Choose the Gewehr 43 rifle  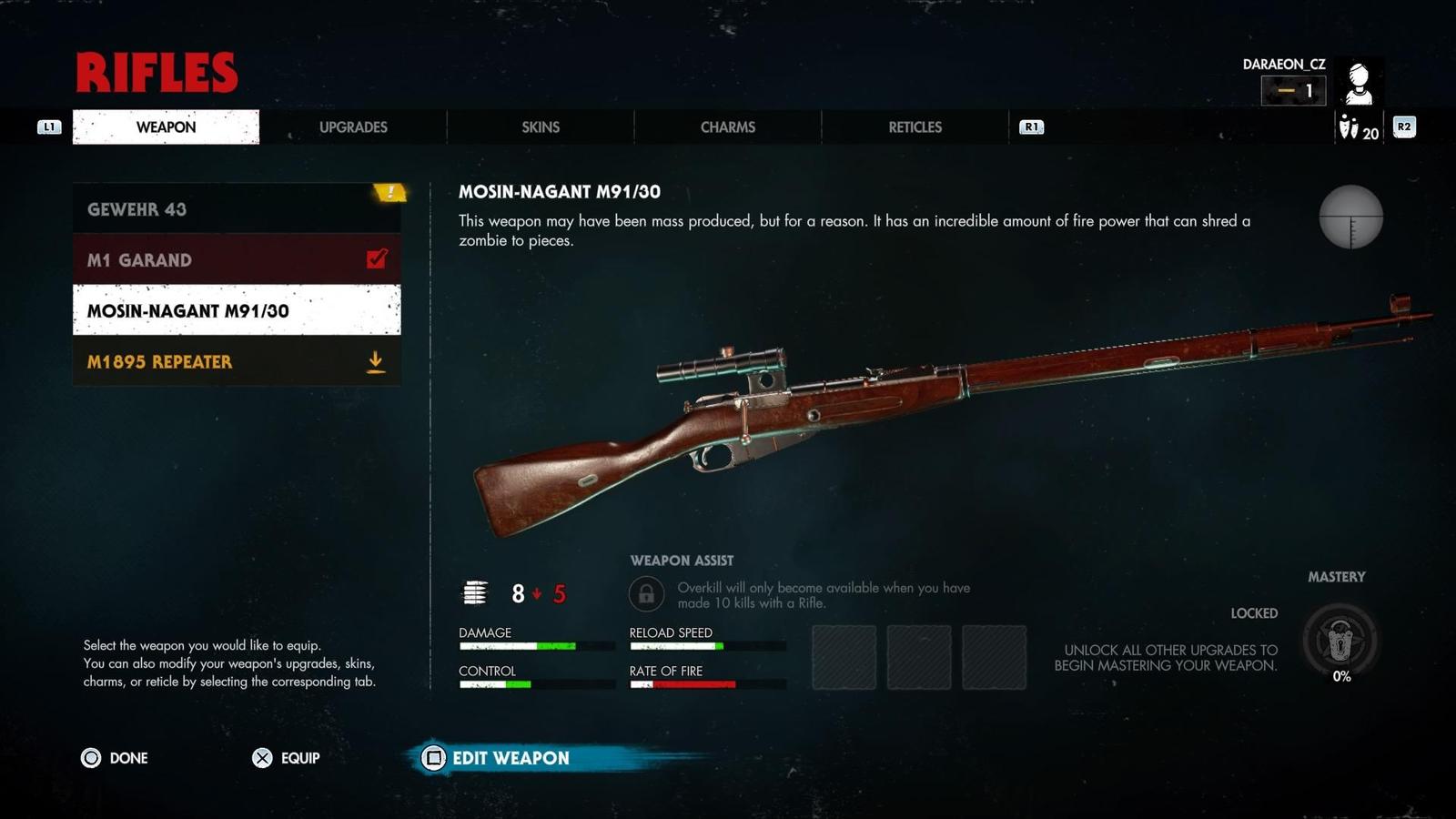tap(237, 209)
